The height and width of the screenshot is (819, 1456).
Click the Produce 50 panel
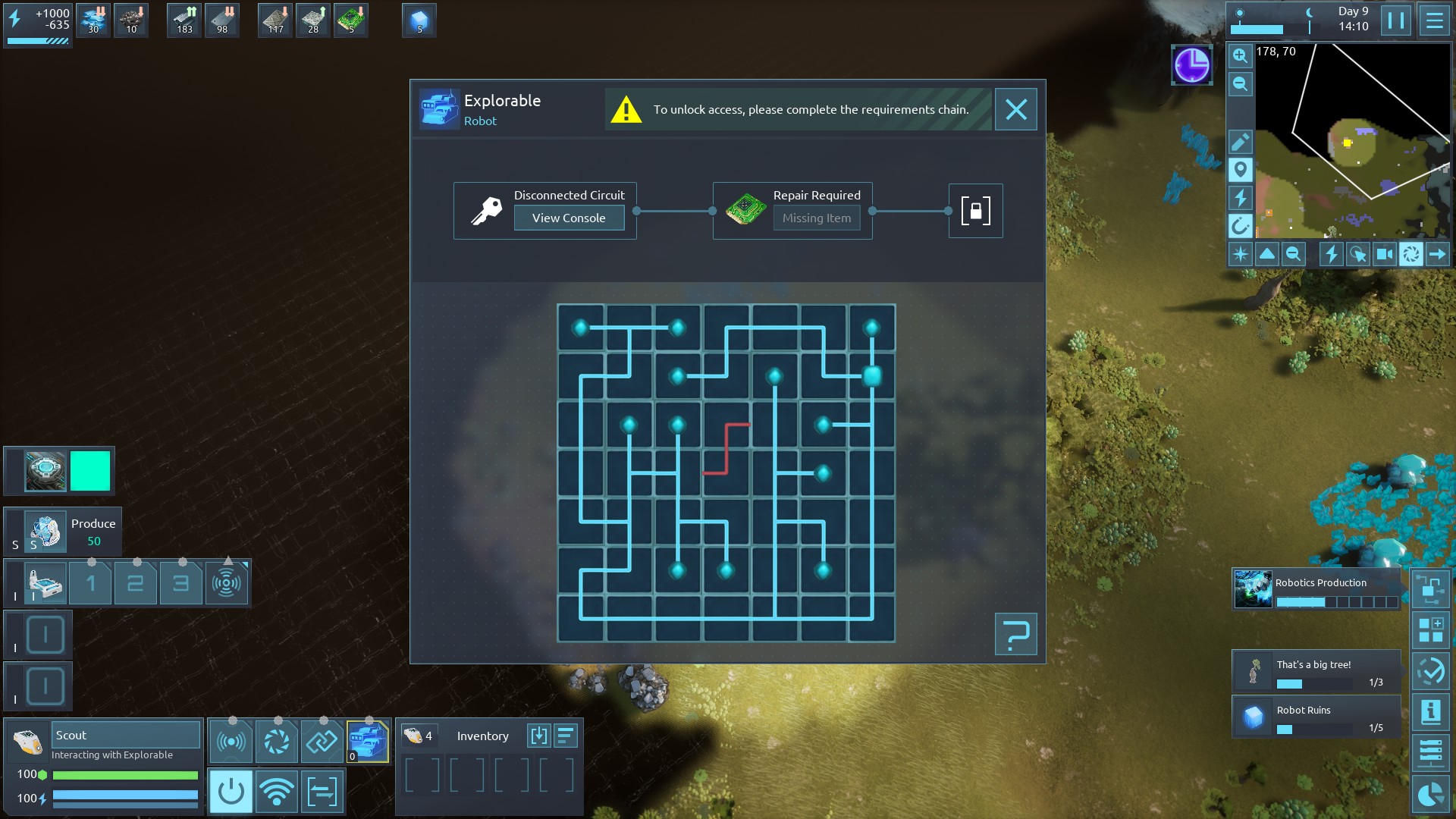tap(73, 532)
